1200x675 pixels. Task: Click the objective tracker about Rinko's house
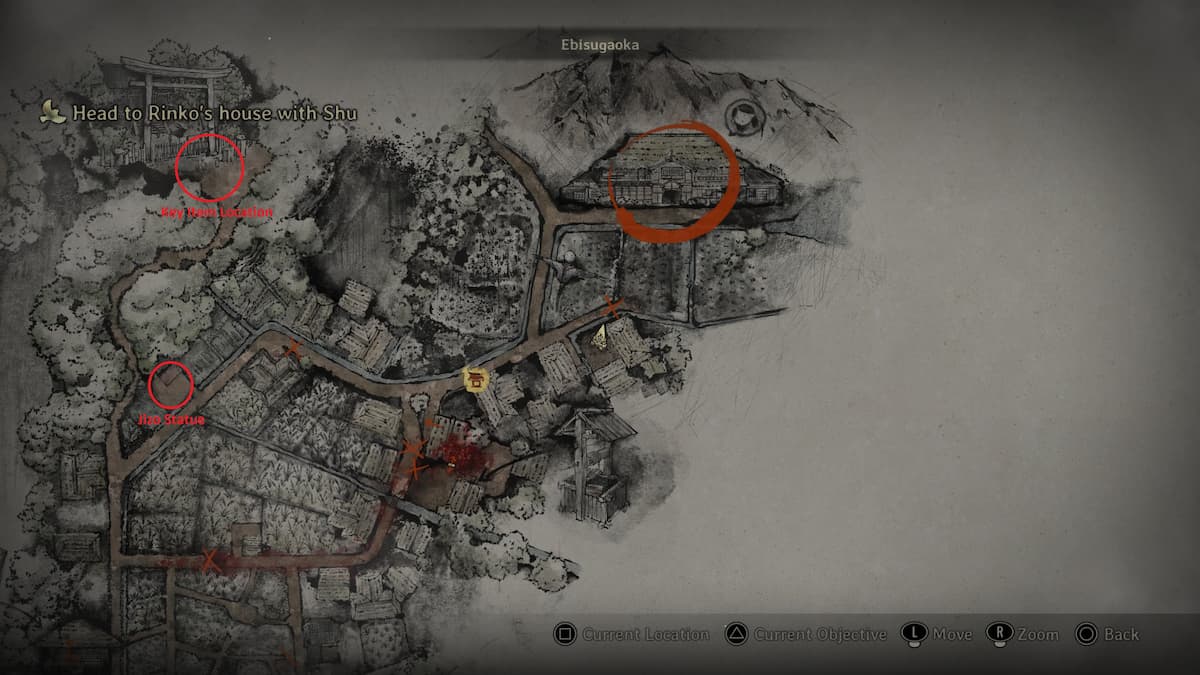click(x=200, y=113)
